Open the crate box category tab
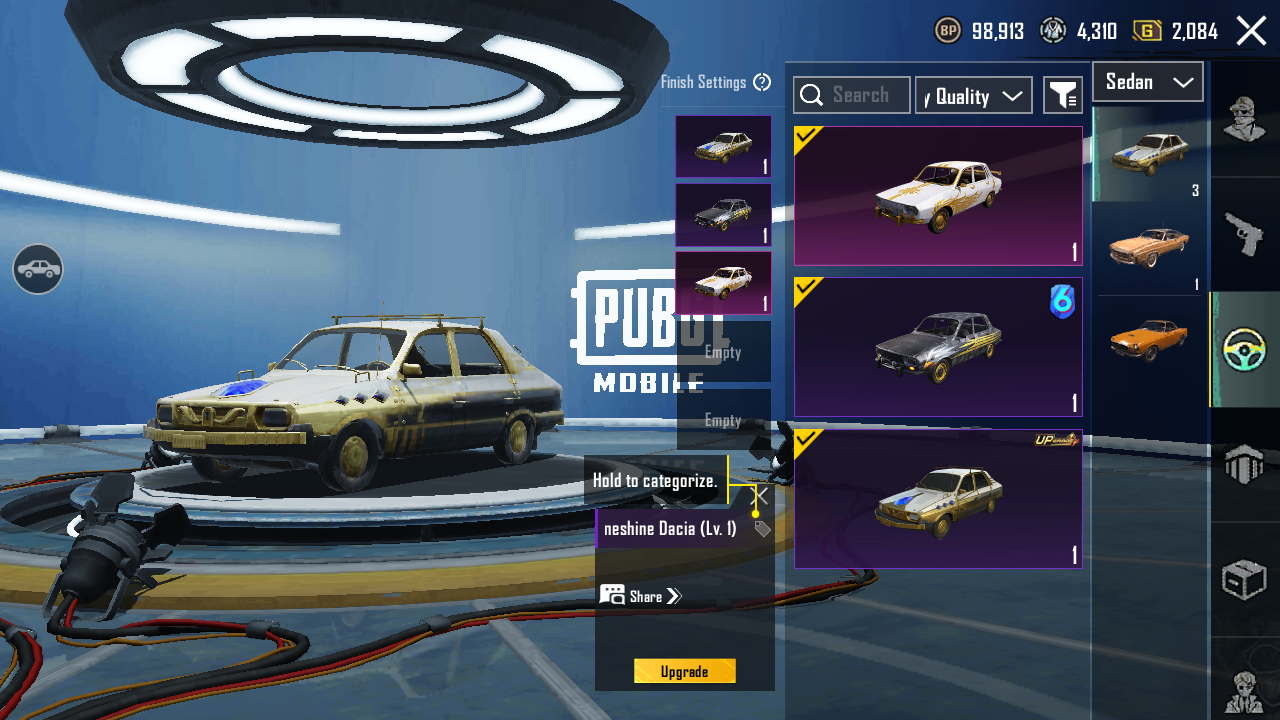Image resolution: width=1280 pixels, height=720 pixels. click(x=1245, y=580)
